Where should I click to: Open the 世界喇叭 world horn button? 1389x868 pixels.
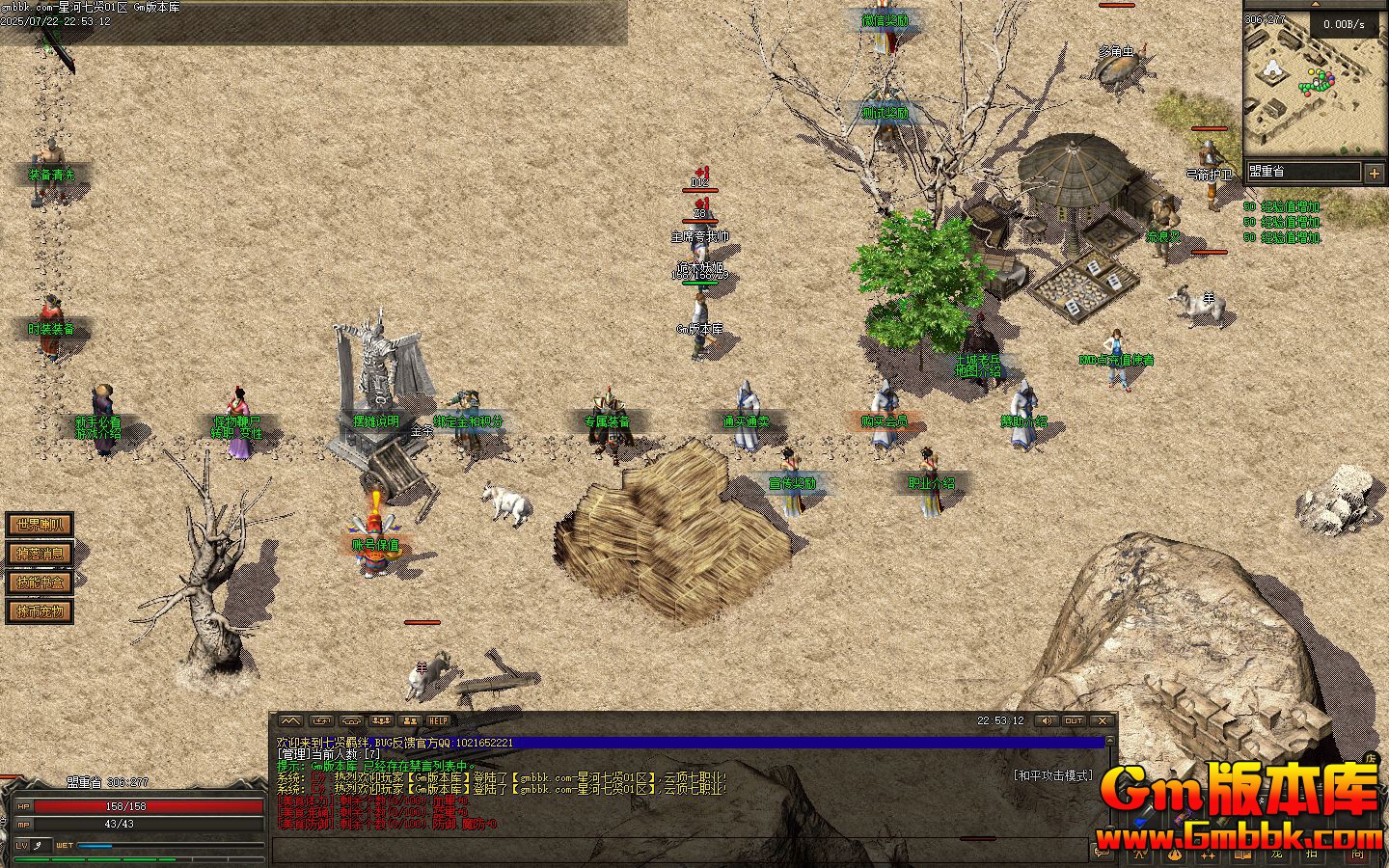pos(40,526)
